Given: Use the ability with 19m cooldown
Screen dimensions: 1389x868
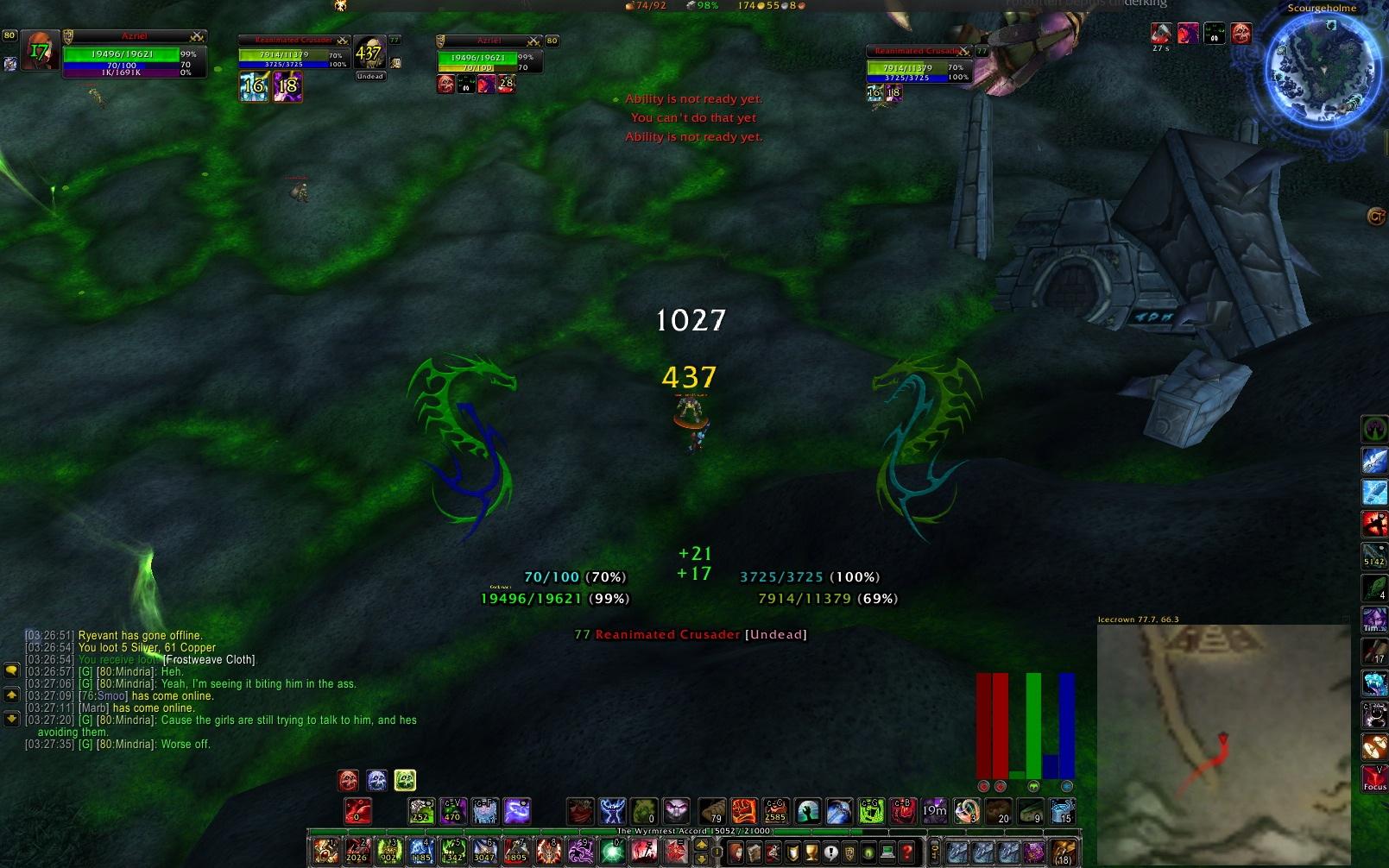Looking at the screenshot, I should [x=934, y=811].
